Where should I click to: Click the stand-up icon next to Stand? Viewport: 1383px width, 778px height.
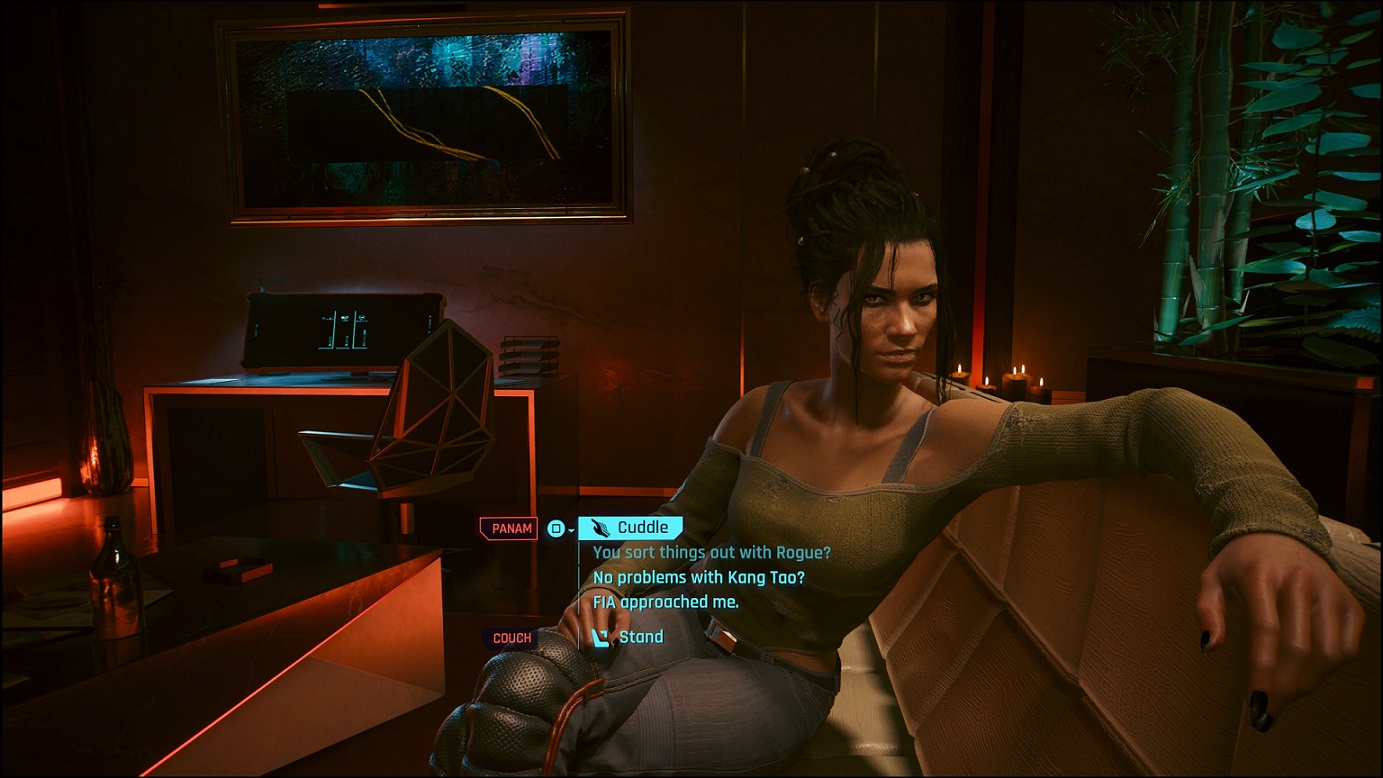602,636
